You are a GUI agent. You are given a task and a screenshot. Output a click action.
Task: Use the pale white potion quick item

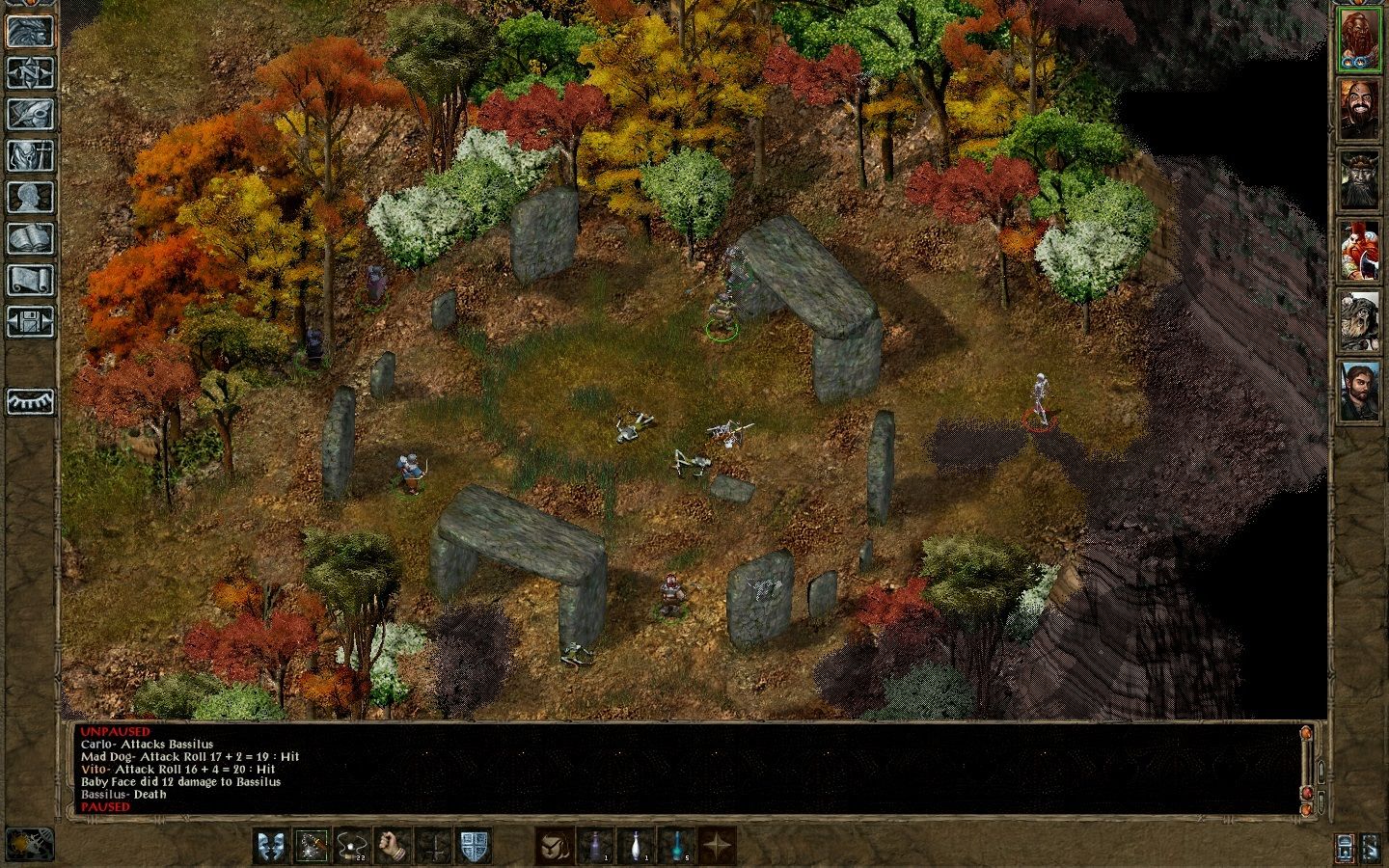(636, 845)
